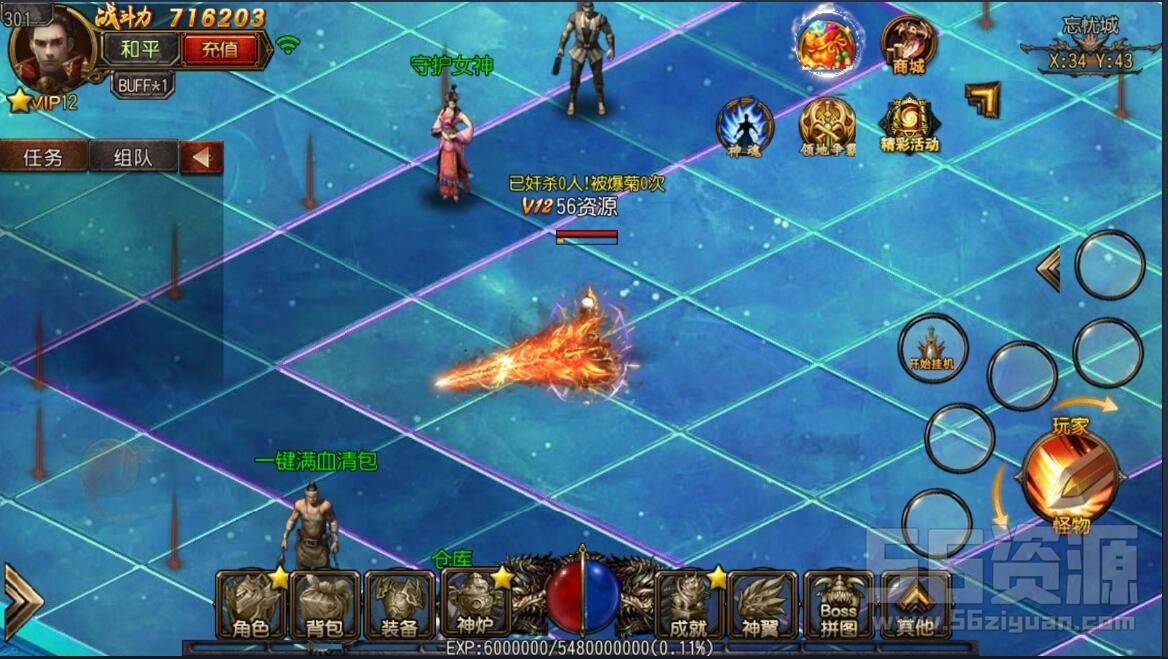The height and width of the screenshot is (659, 1168).
Task: Open the 角色 character menu
Action: pos(250,605)
